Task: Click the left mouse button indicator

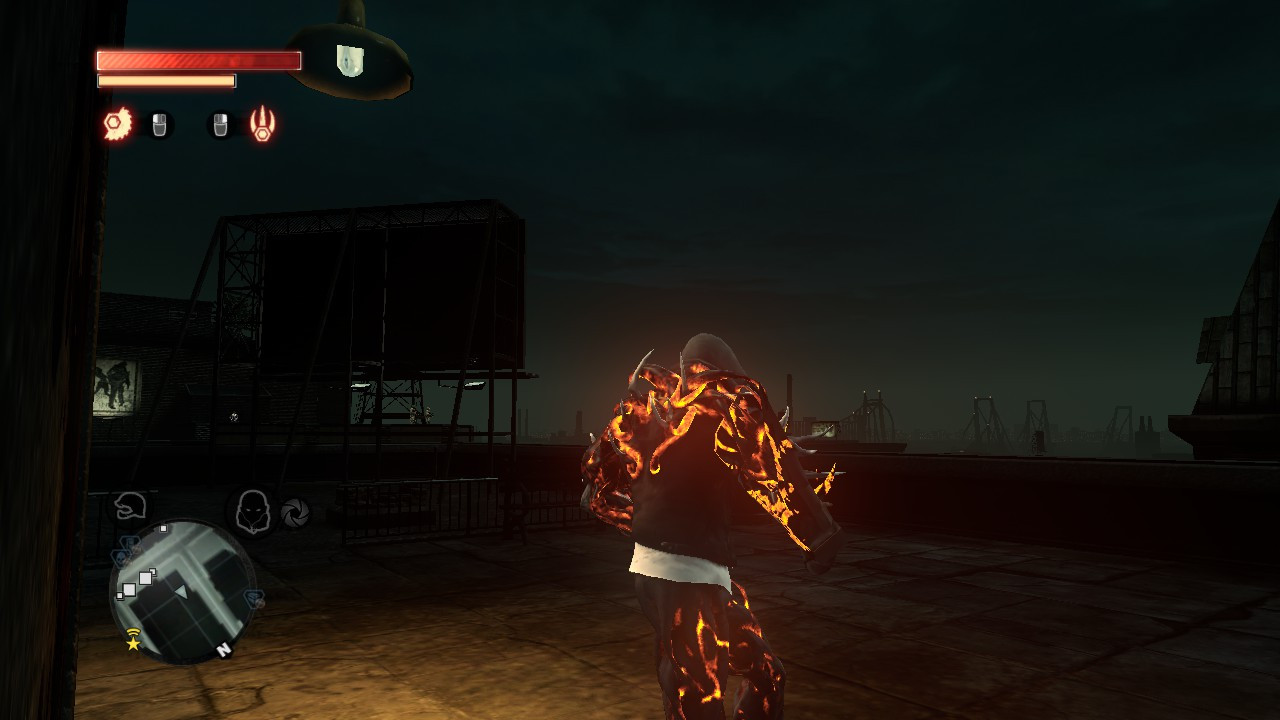Action: (158, 126)
